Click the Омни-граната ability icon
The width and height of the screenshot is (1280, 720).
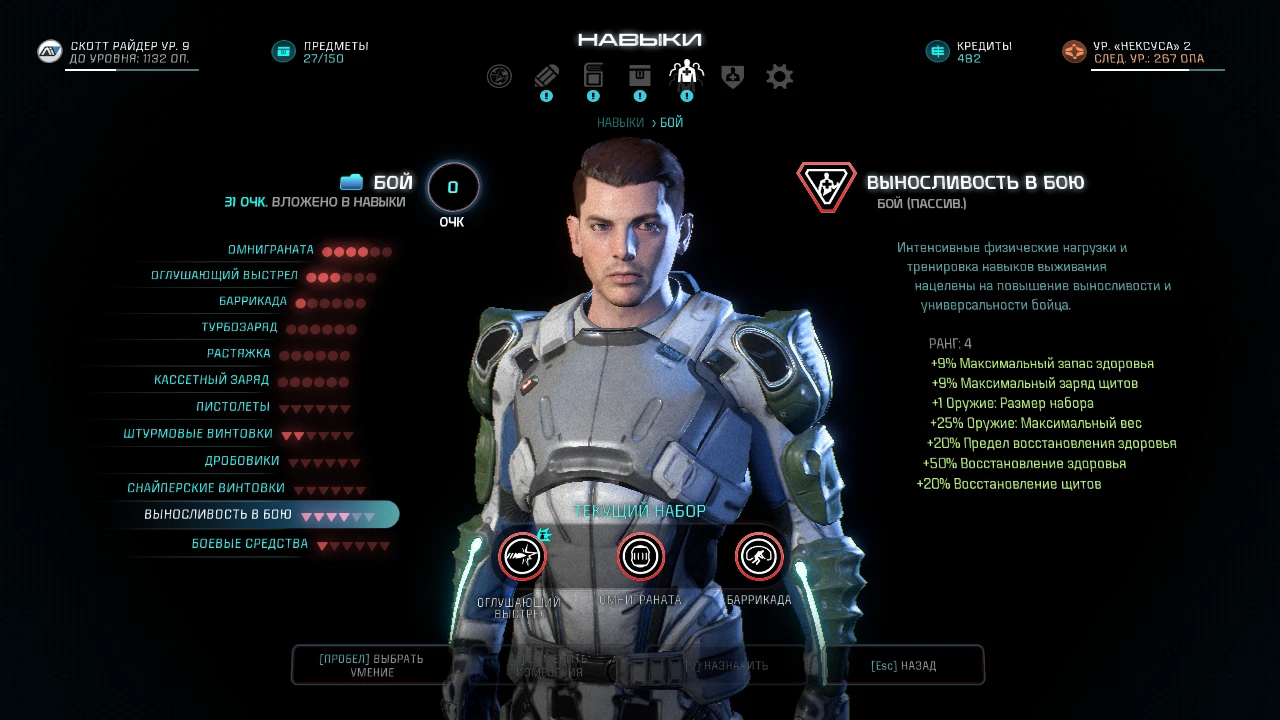click(639, 557)
